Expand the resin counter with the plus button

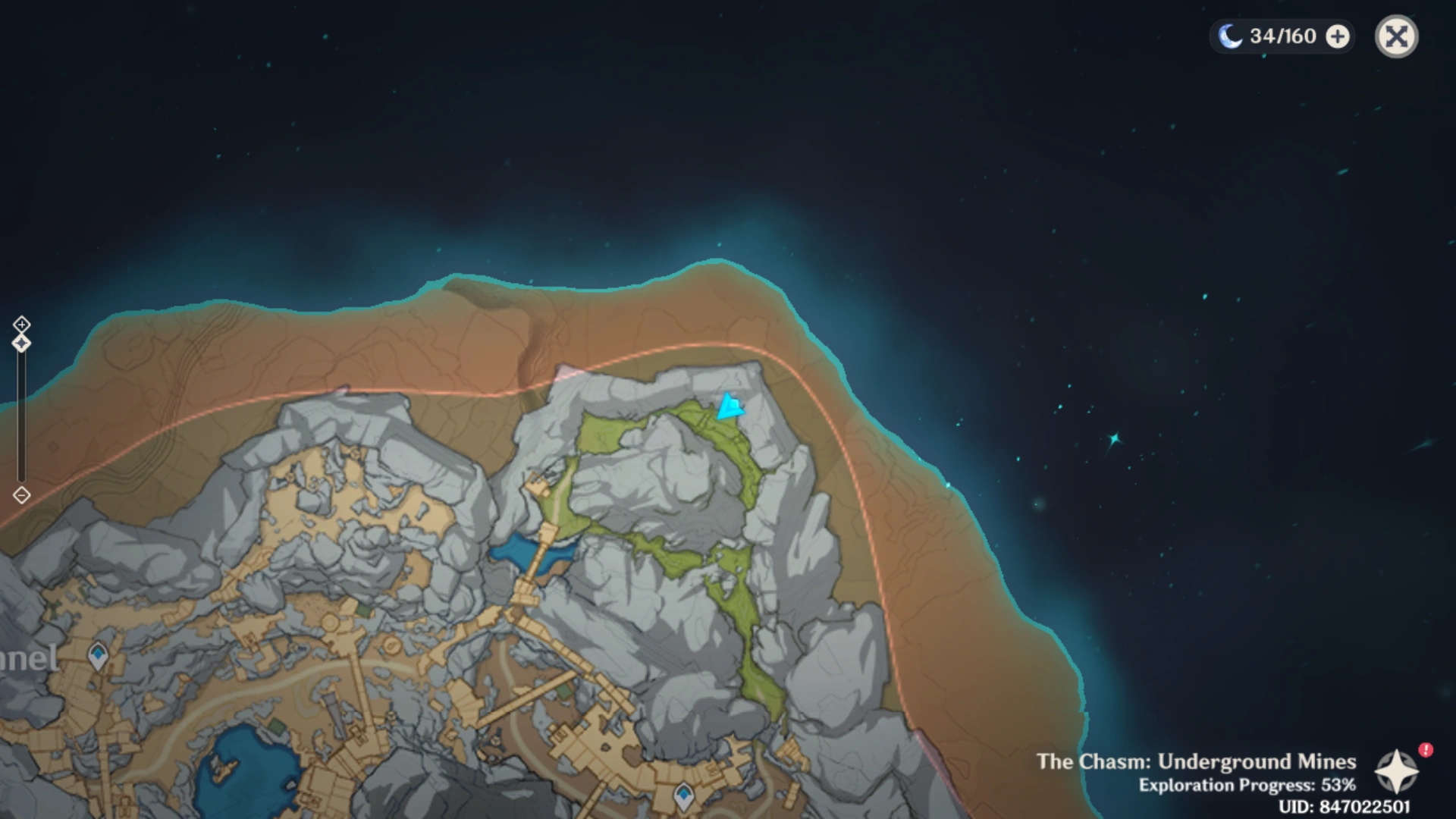[1337, 36]
